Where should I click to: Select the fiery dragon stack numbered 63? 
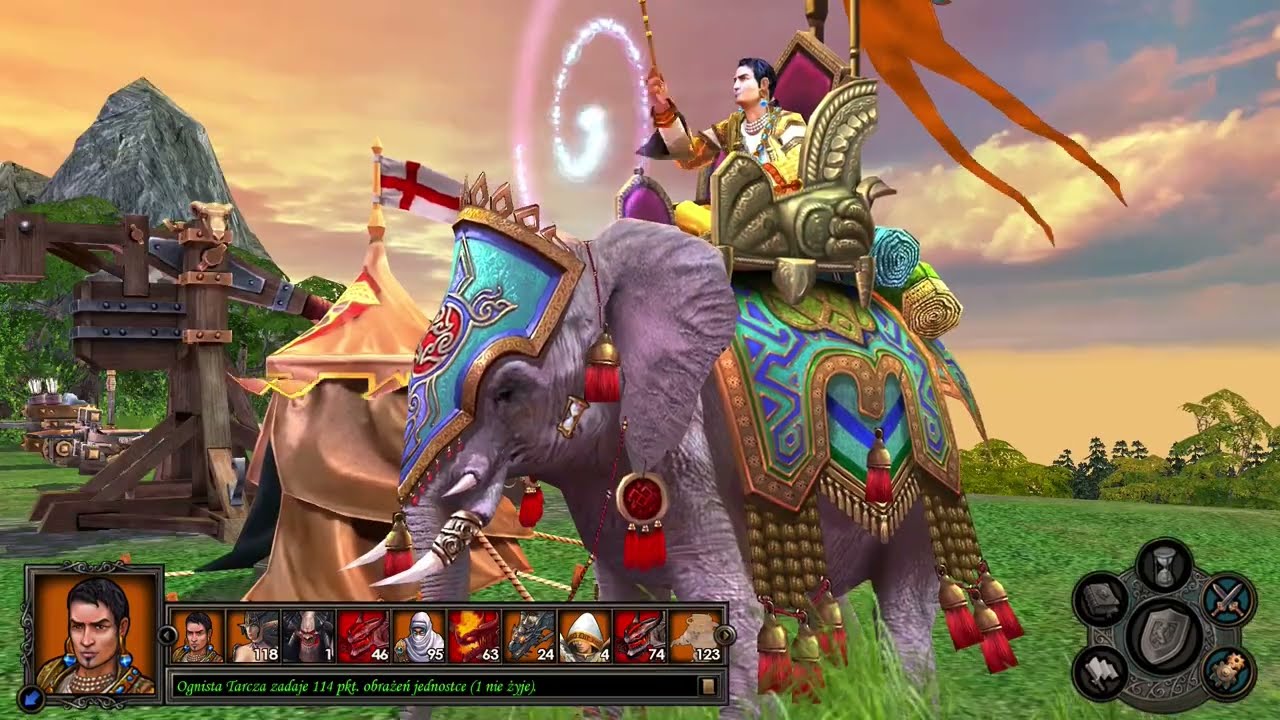point(474,636)
